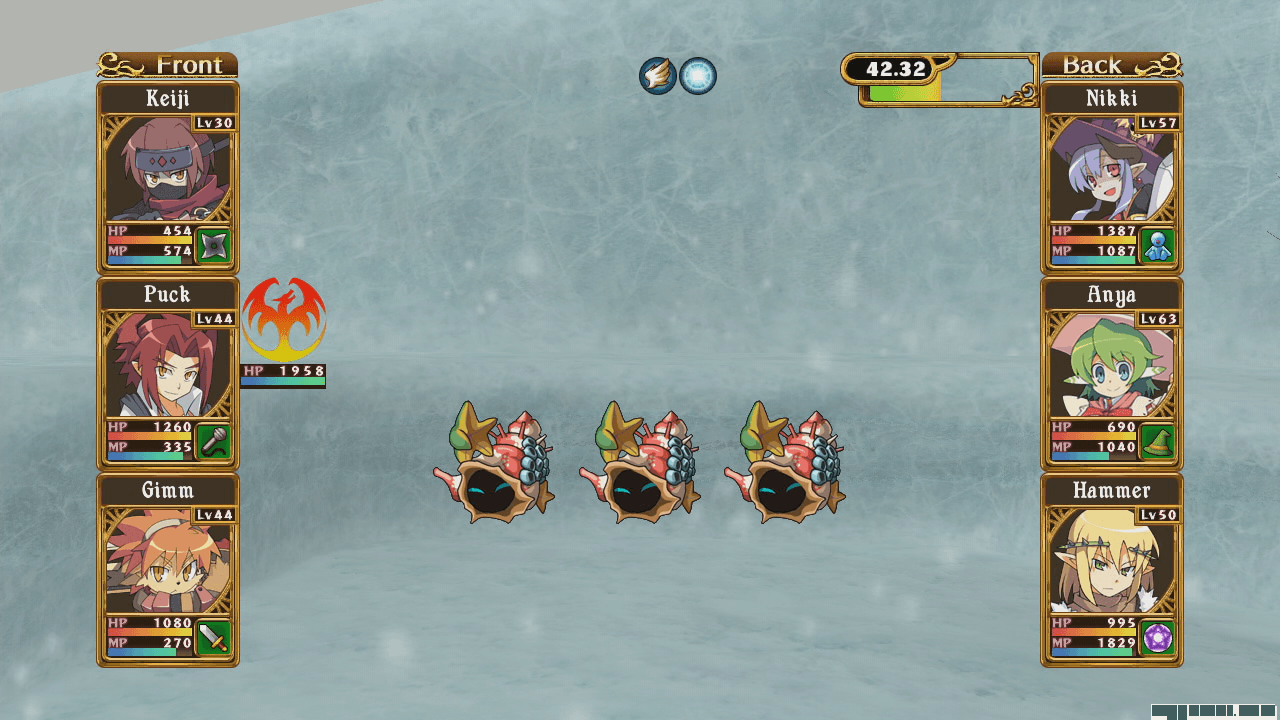Select Hammer's party portrait
Viewport: 1280px width, 720px height.
click(x=1111, y=560)
